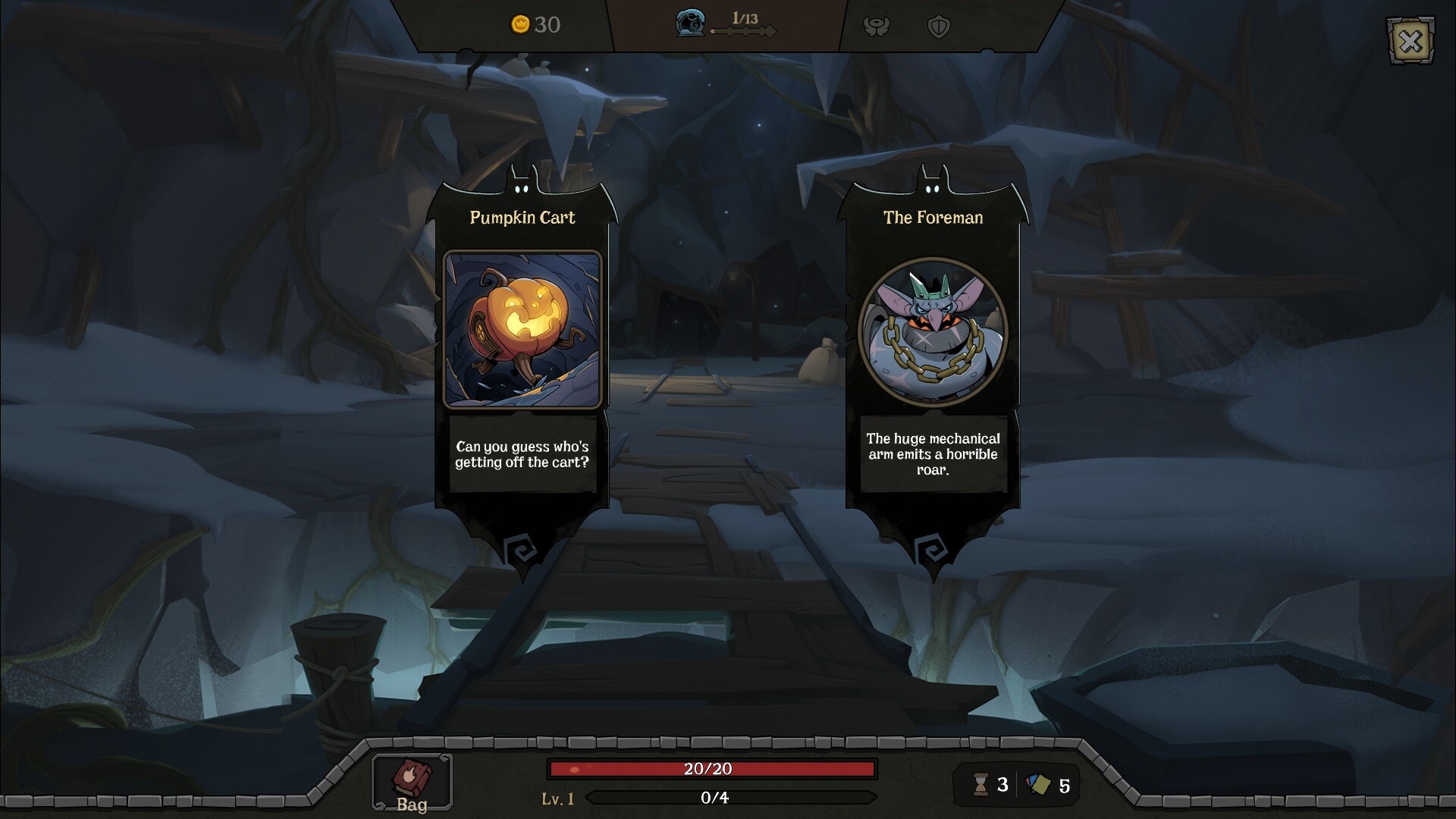Select the winged emblem icon in top bar

pos(876,25)
